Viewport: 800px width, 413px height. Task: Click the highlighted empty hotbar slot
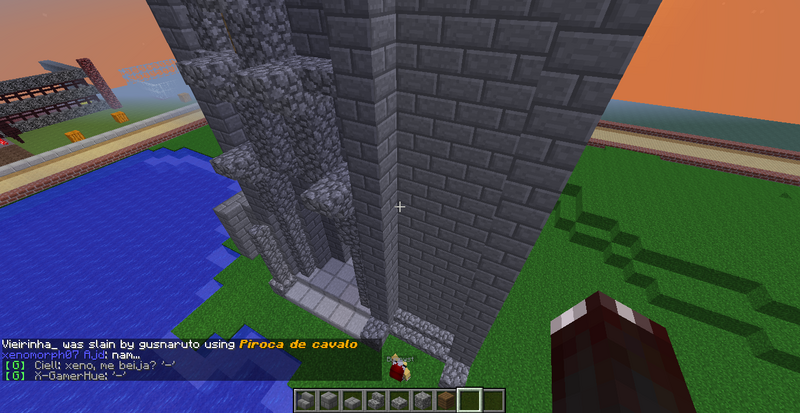point(469,400)
